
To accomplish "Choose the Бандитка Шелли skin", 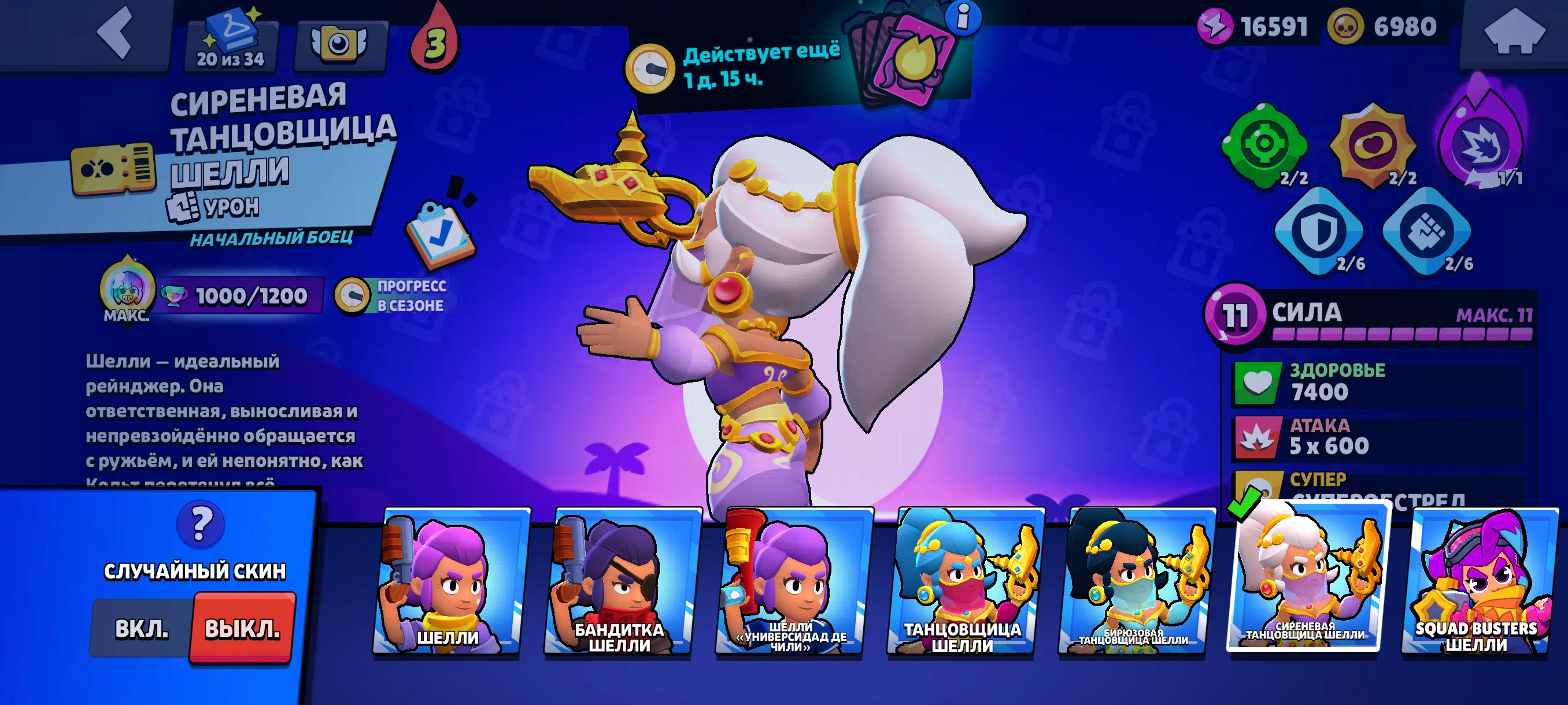I will pos(620,581).
